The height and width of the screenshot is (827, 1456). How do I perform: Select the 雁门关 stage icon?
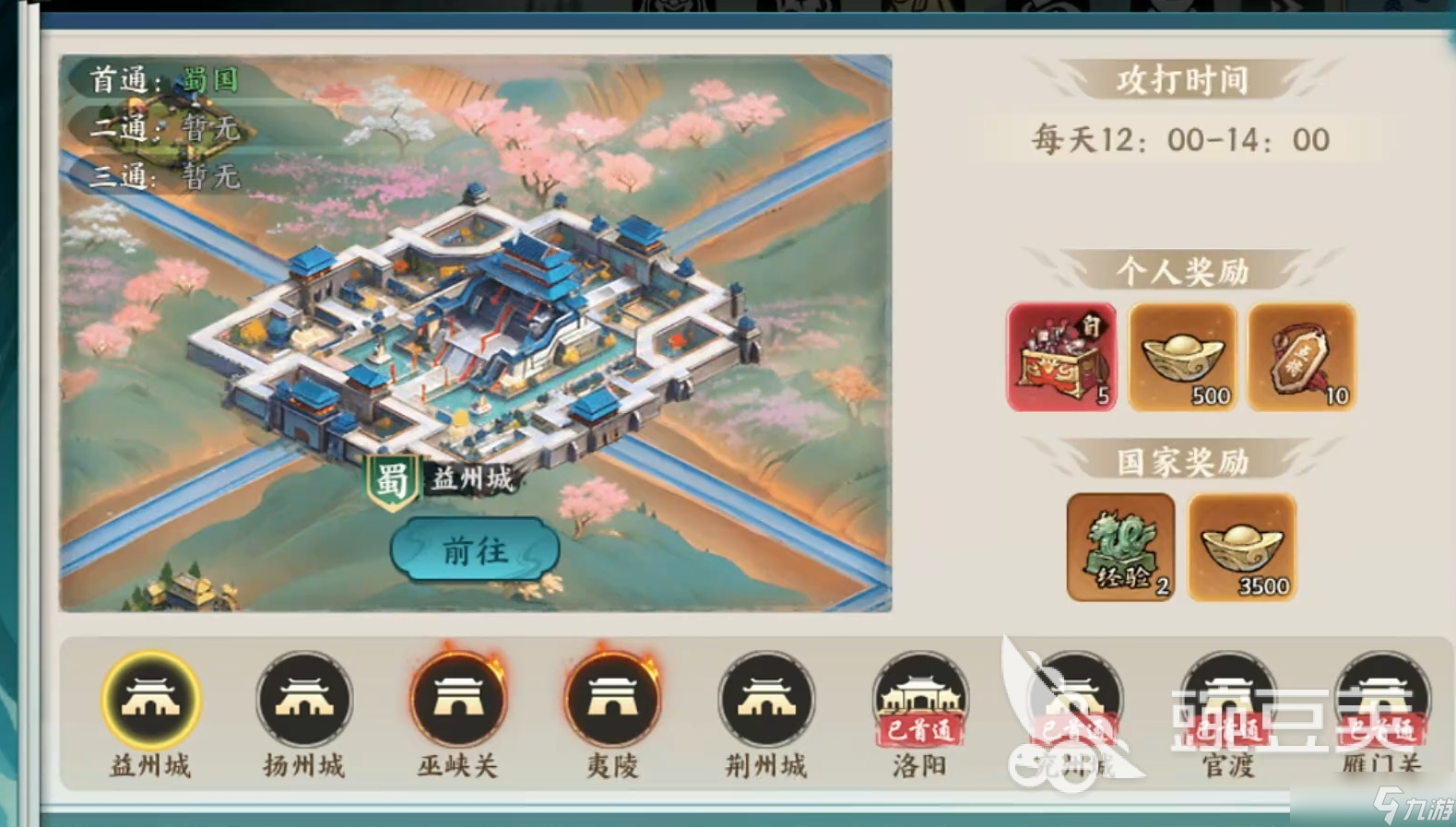(1381, 701)
